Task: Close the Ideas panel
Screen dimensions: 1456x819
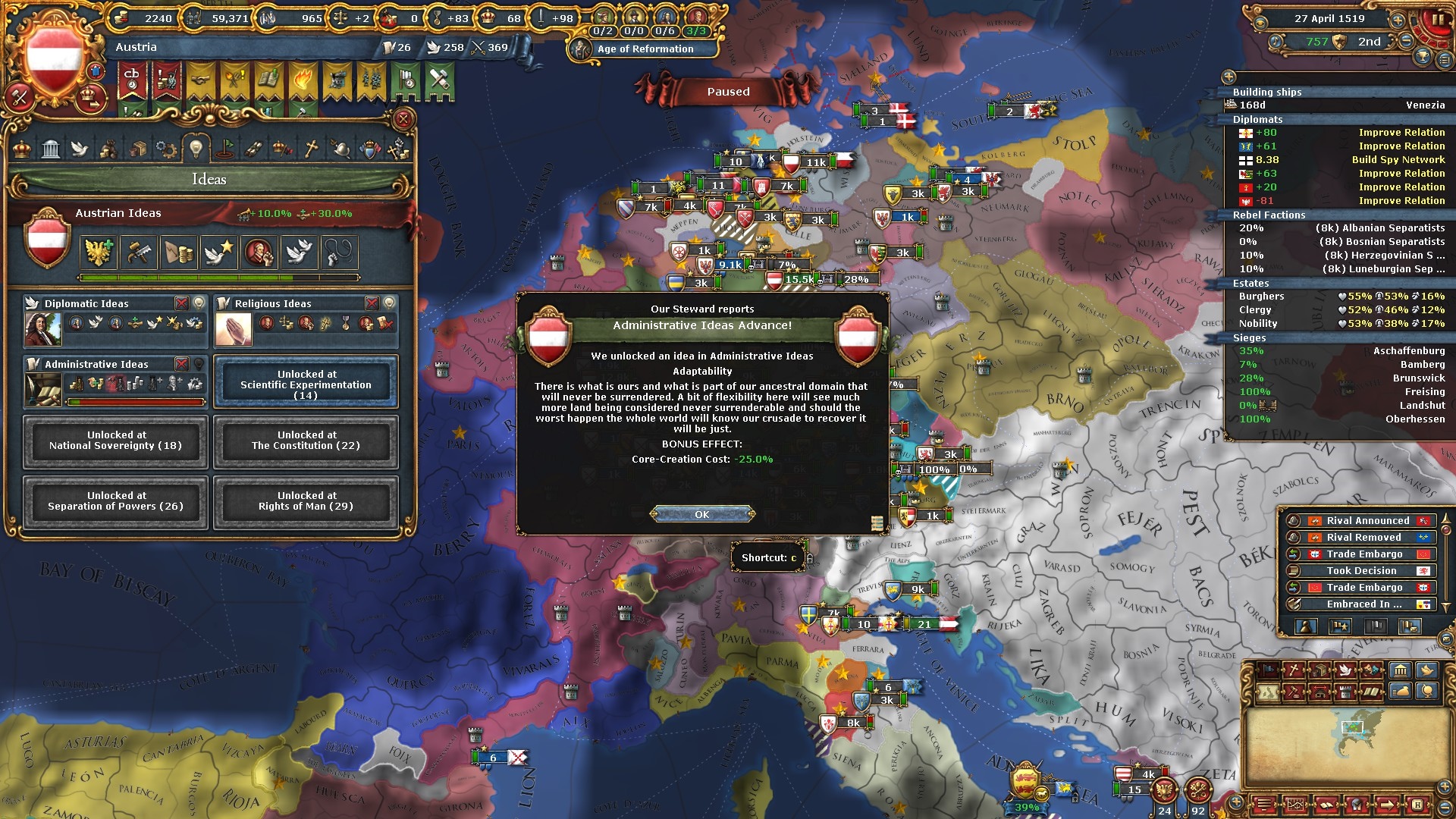Action: tap(403, 119)
